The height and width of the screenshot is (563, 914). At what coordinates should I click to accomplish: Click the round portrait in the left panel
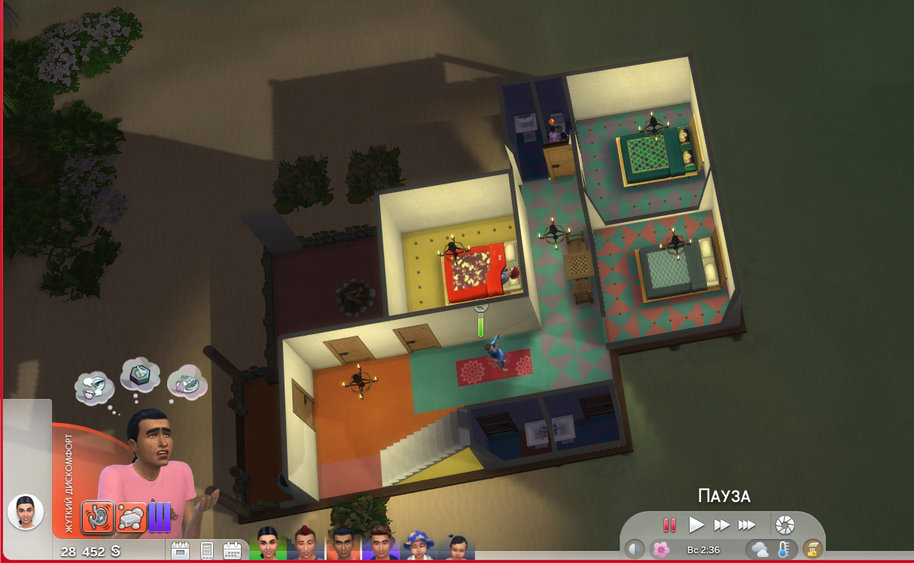tap(25, 512)
